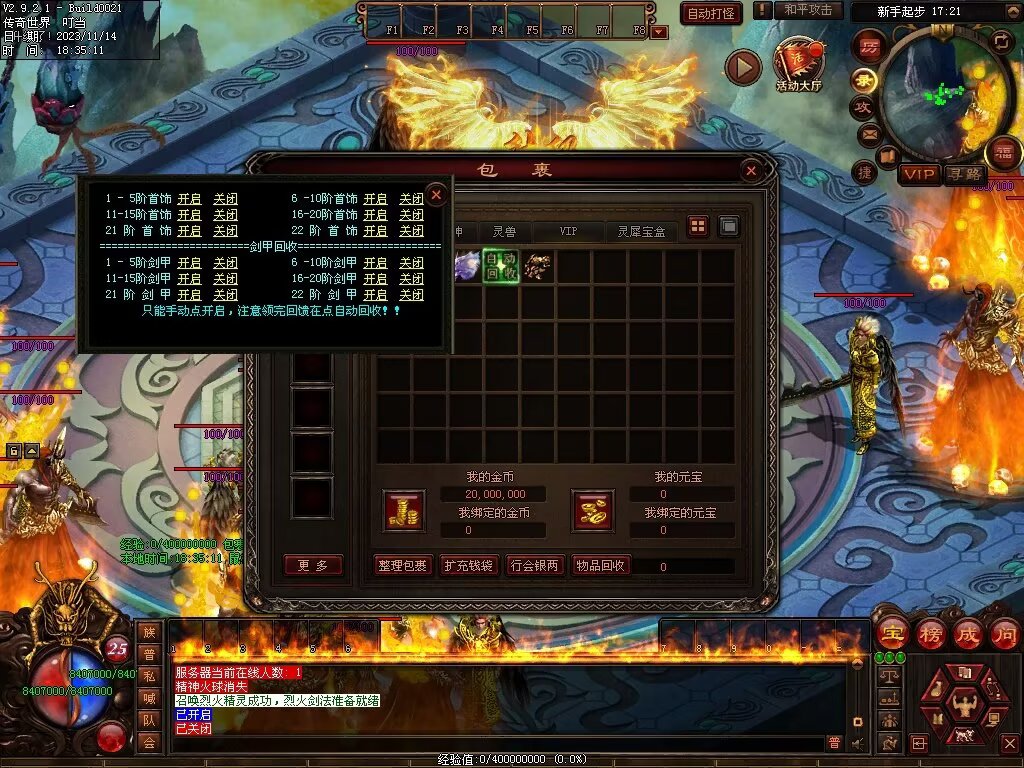Open the 活动大厅 events hall
Image resolution: width=1024 pixels, height=768 pixels.
tap(798, 64)
